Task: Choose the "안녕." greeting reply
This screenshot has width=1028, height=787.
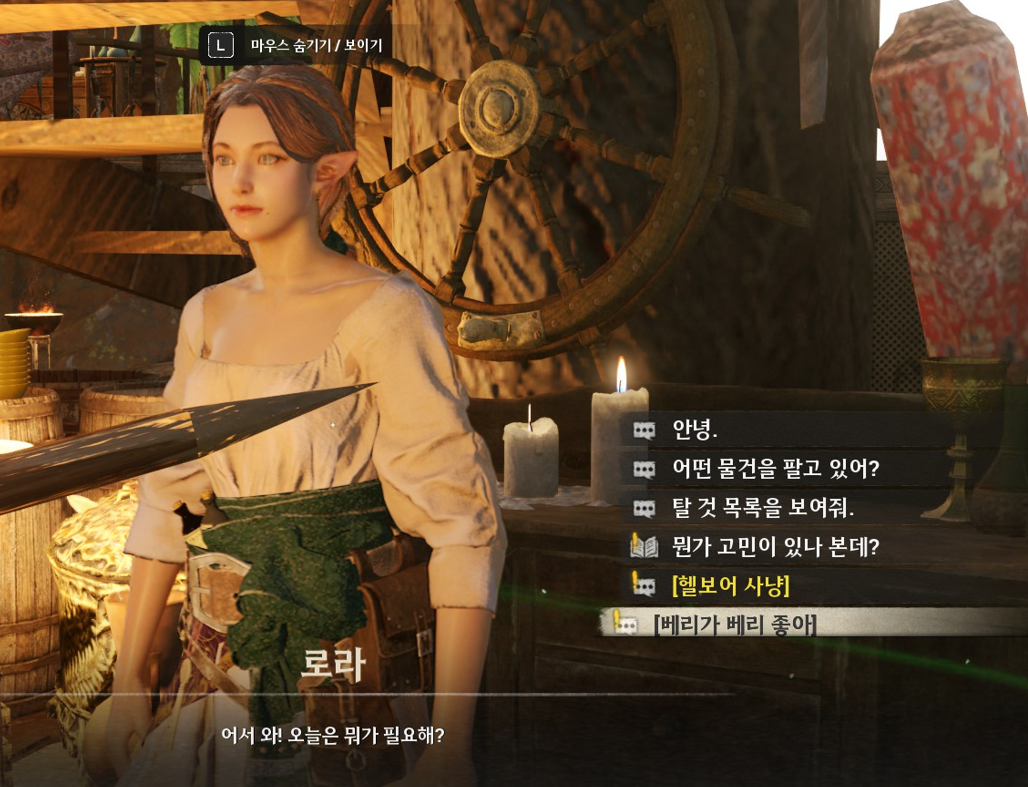Action: pos(696,431)
